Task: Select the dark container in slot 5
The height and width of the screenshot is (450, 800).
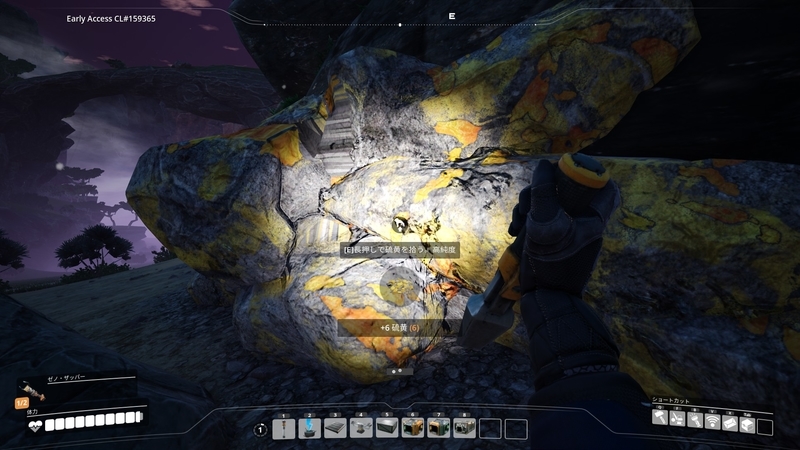Action: (x=387, y=429)
